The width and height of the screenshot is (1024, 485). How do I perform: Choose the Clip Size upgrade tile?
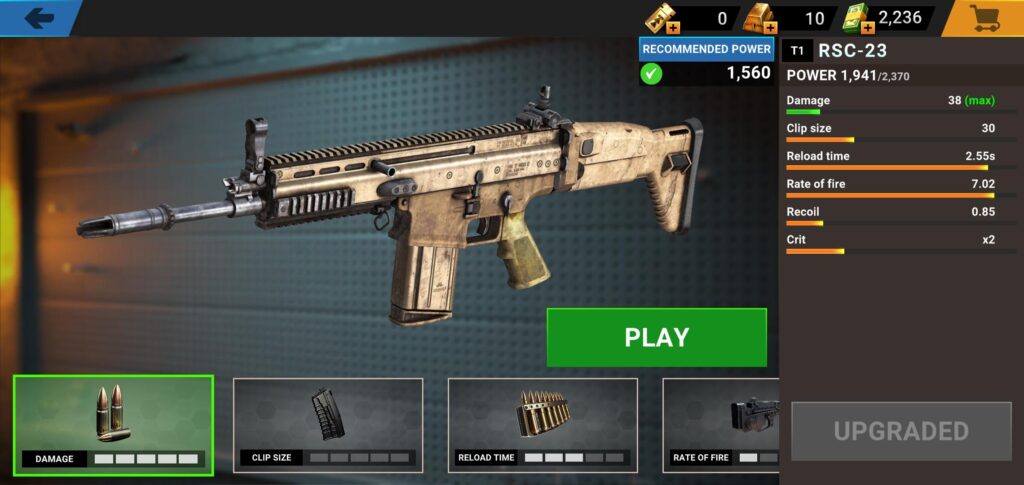(328, 424)
